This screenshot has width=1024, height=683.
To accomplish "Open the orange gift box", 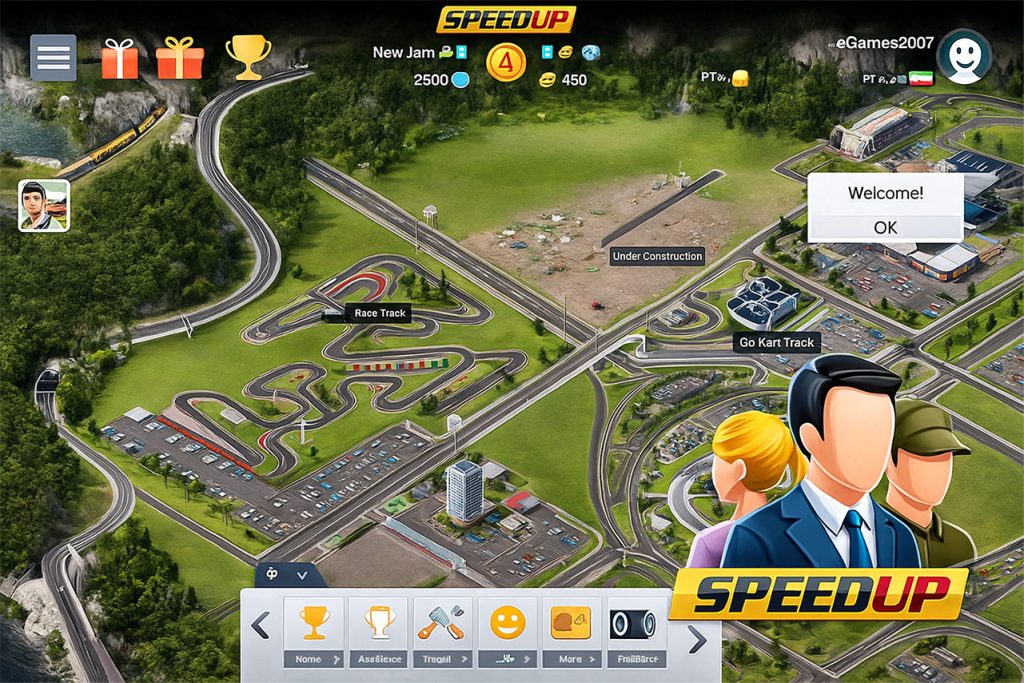I will click(180, 58).
